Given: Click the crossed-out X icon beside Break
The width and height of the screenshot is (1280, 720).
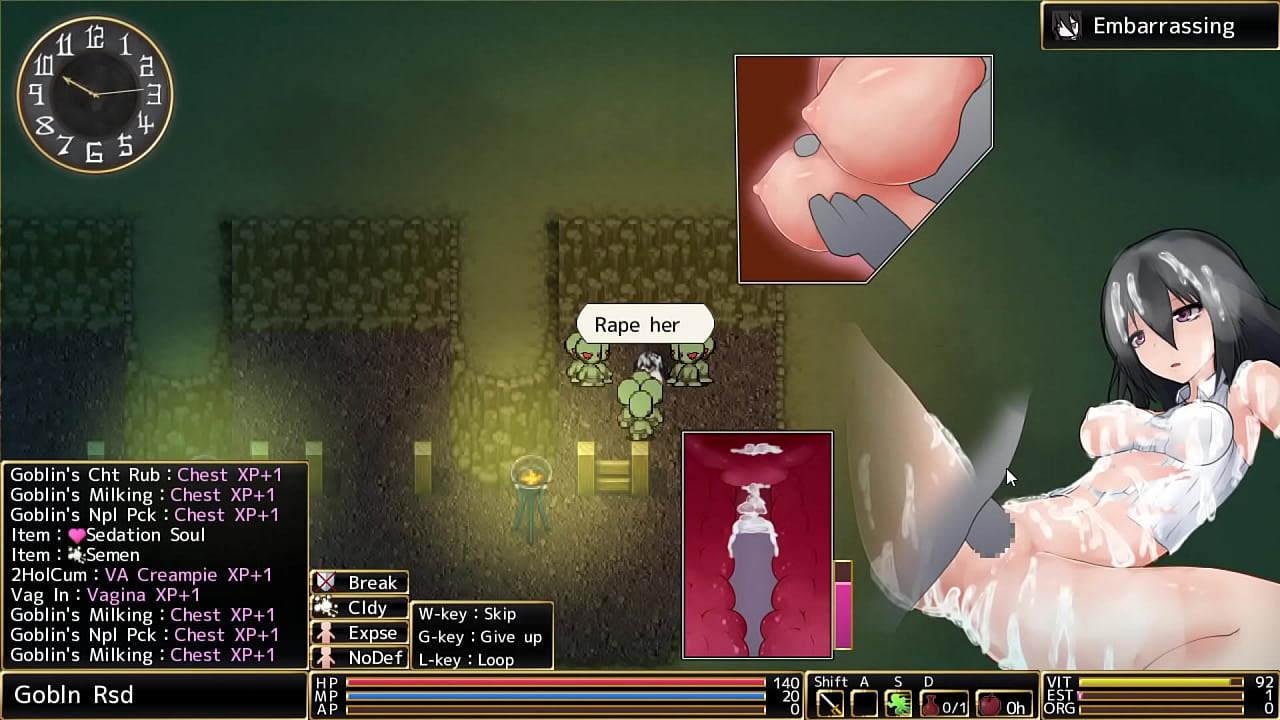Looking at the screenshot, I should [x=326, y=581].
